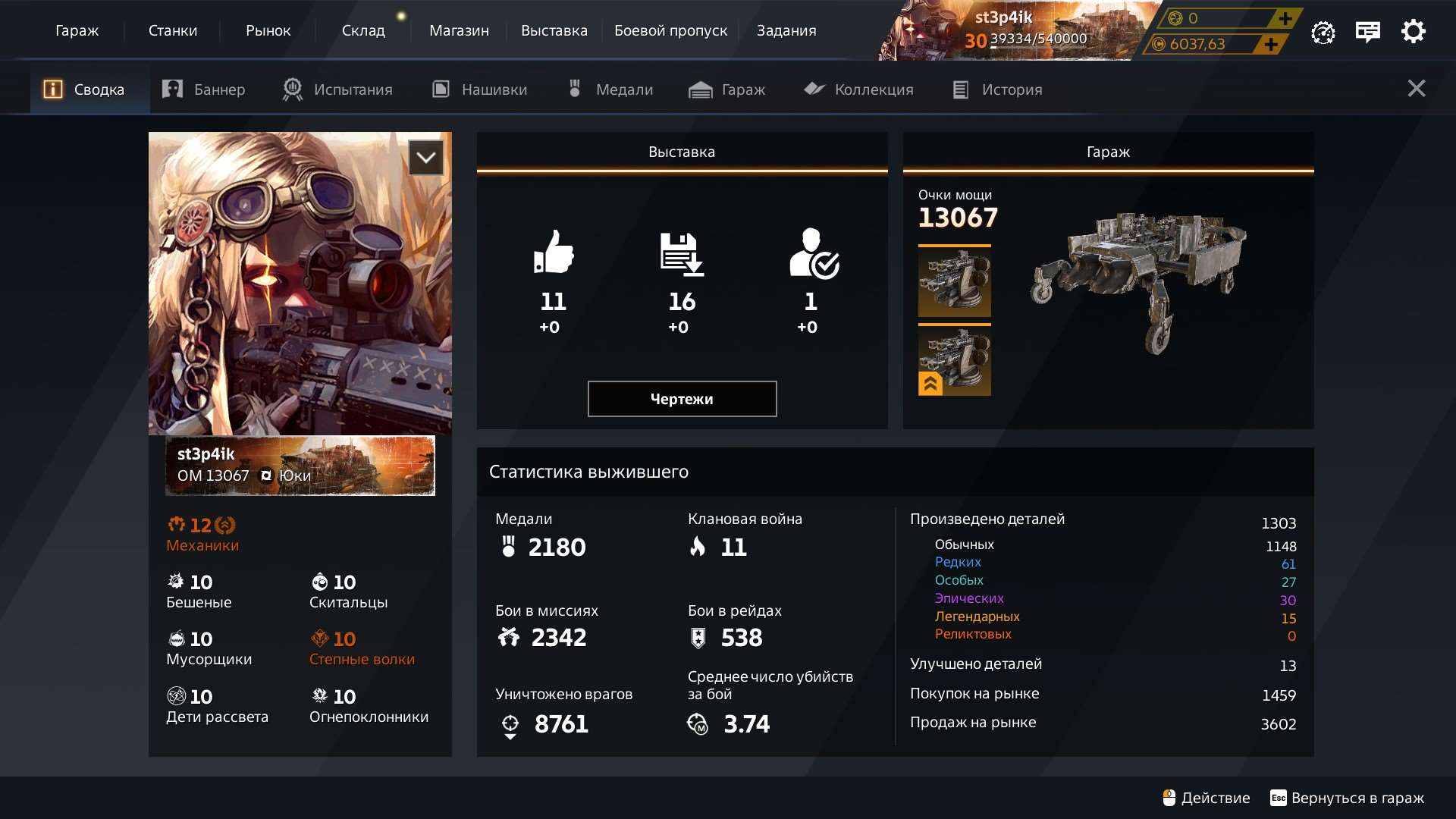Screen dimensions: 1456x819
Task: Click the Чертежи blueprints button
Action: pyautogui.click(x=682, y=399)
